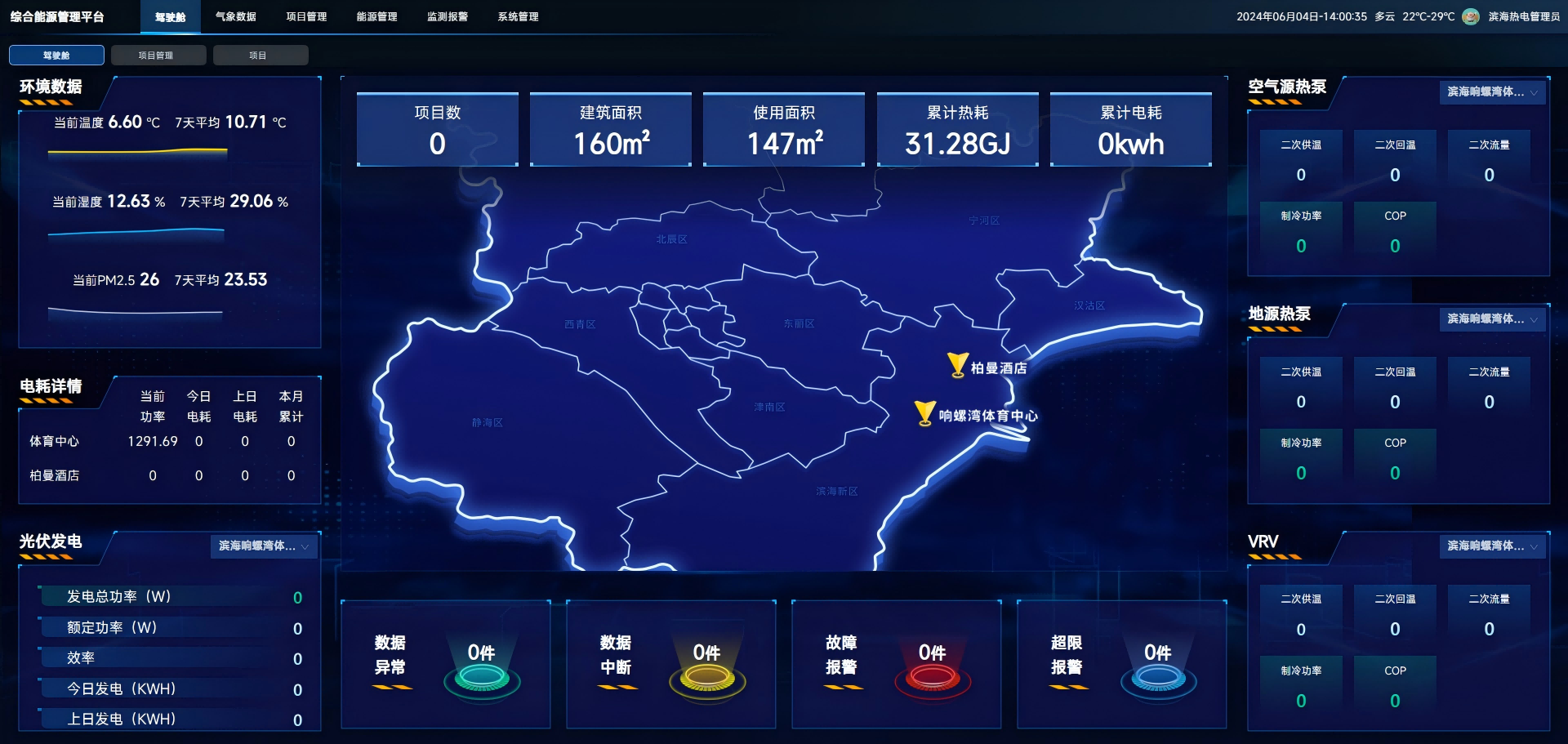Viewport: 1568px width, 744px height.
Task: Open the 故障报警 alarm card
Action: click(896, 664)
